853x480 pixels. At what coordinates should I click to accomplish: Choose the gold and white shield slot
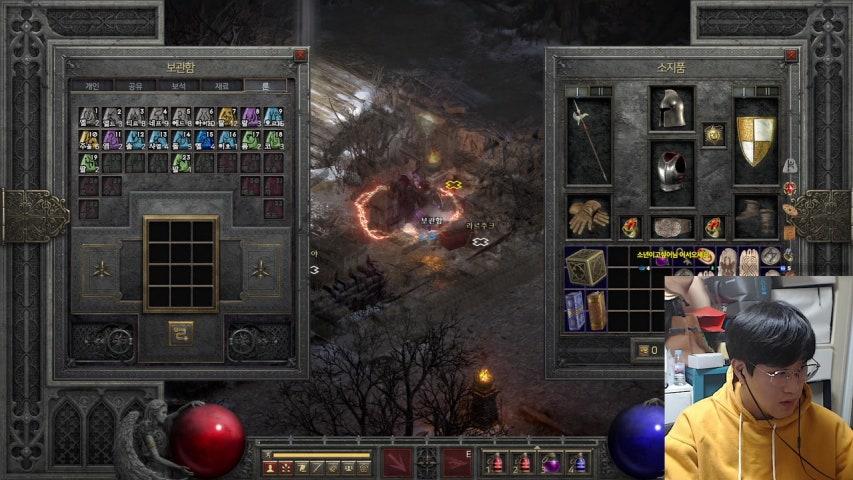[x=756, y=140]
